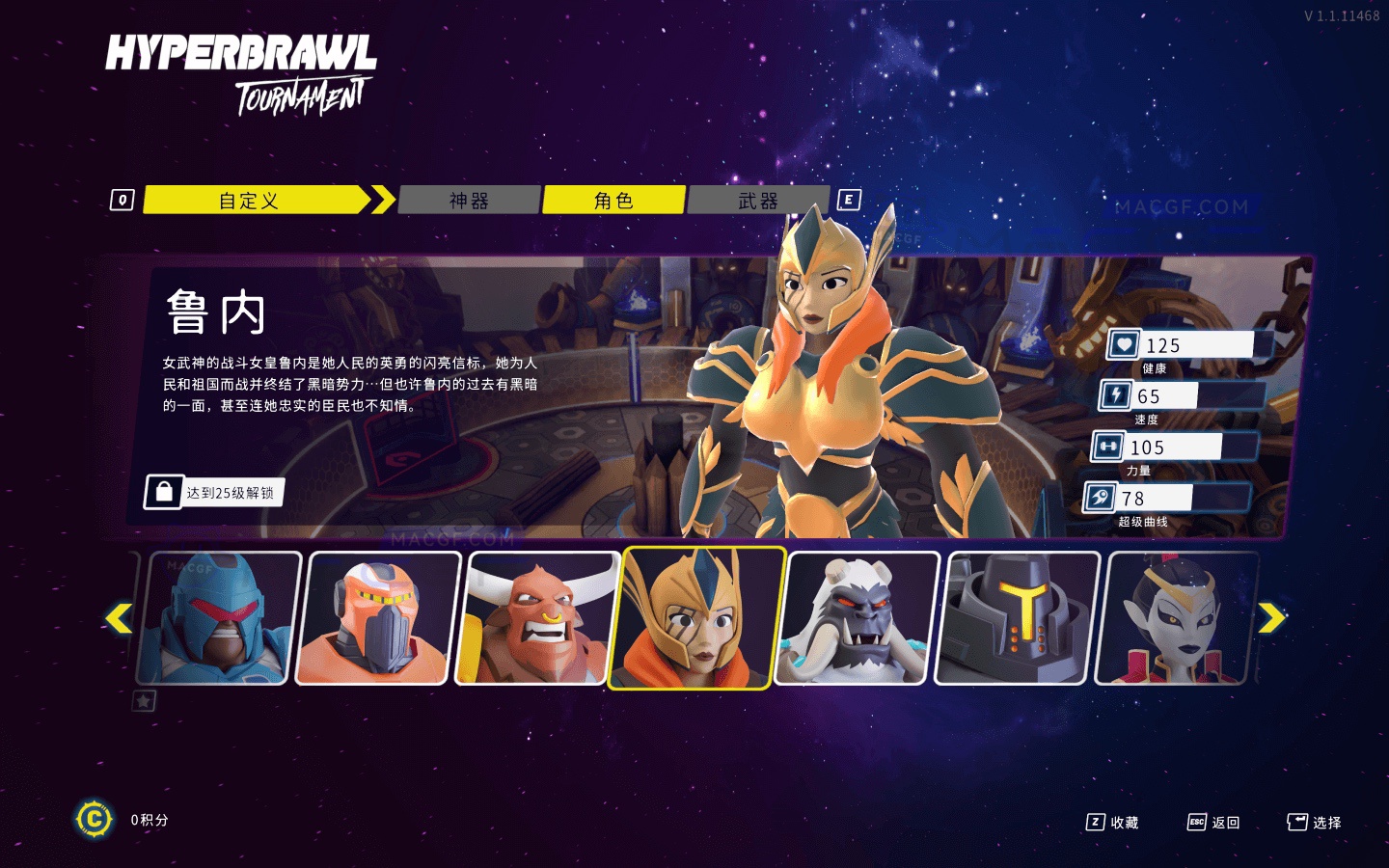Viewport: 1389px width, 868px height.
Task: Click the 返回 back button
Action: coord(1225,822)
